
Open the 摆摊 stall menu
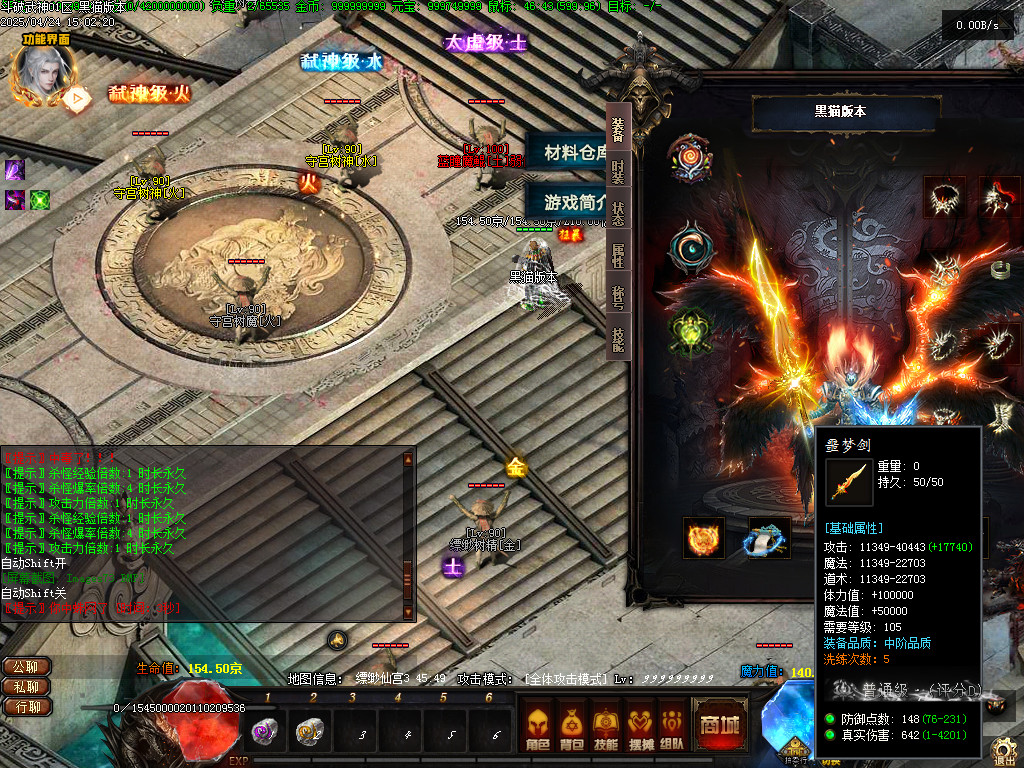pos(639,724)
